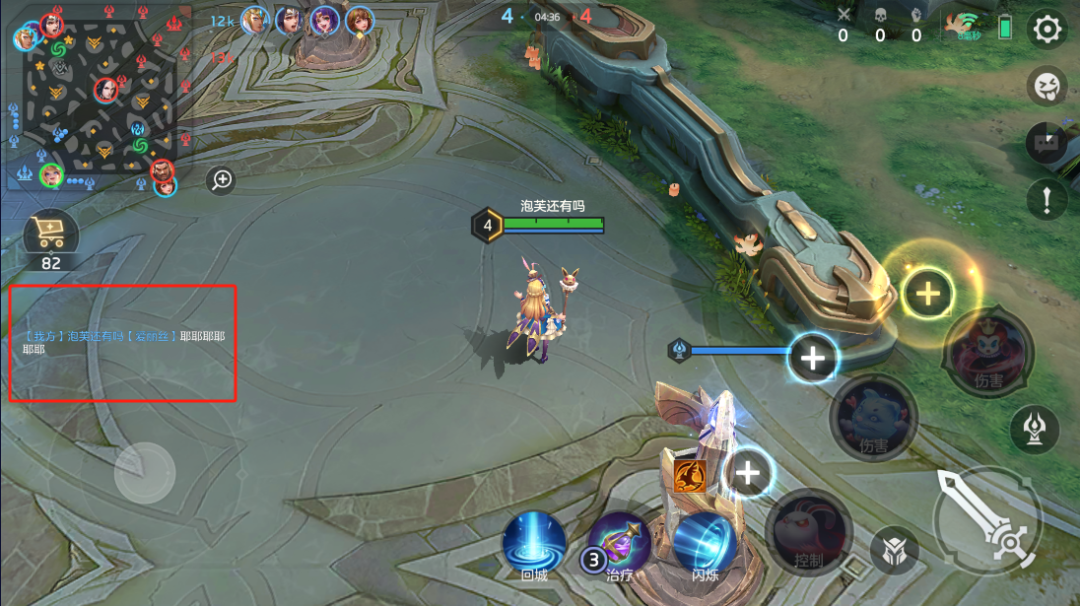Expand the minimap with the magnifier button
This screenshot has height=606, width=1080.
pyautogui.click(x=221, y=180)
